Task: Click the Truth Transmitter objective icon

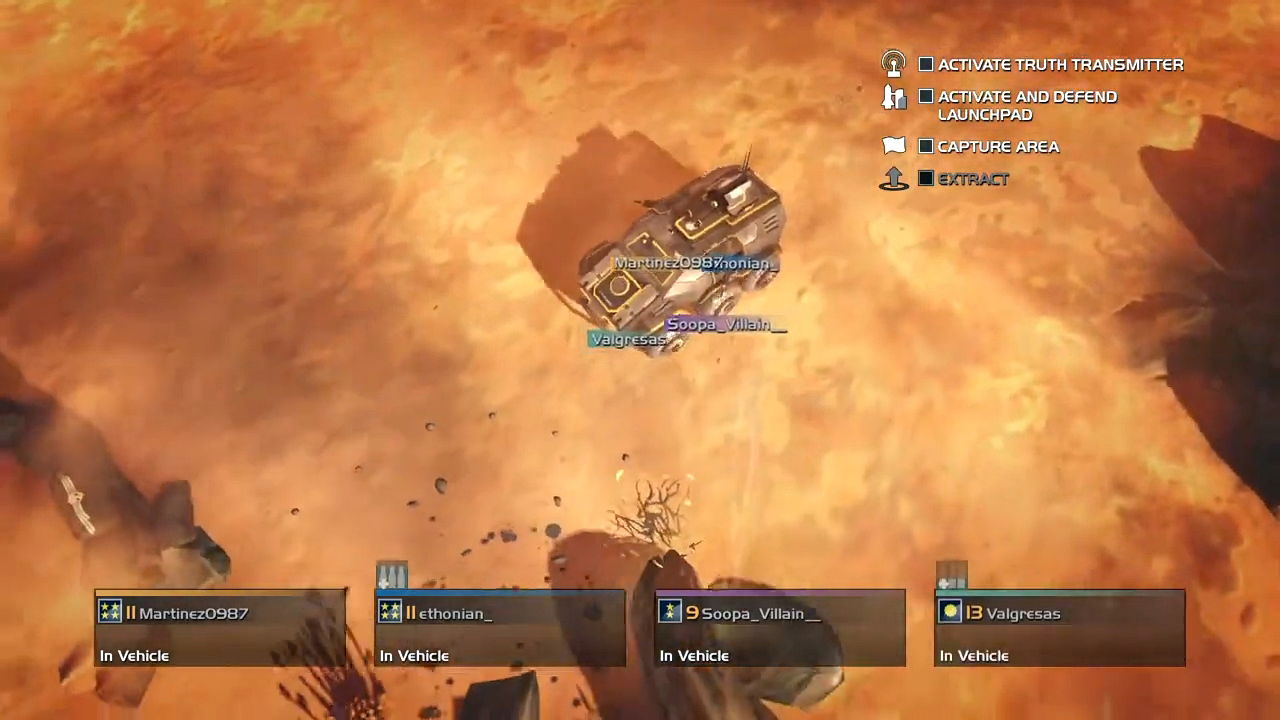Action: (893, 64)
